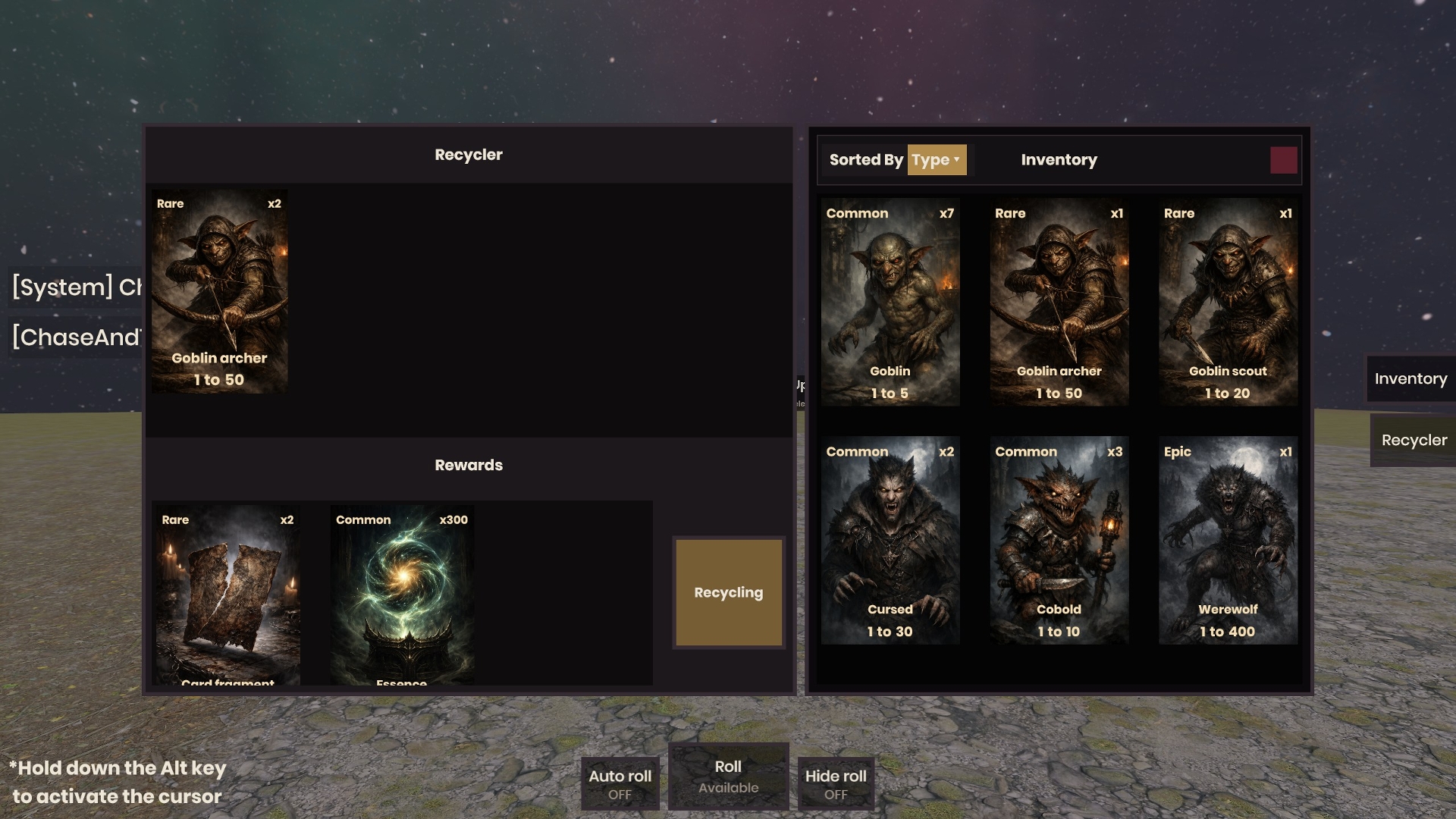The height and width of the screenshot is (819, 1456).
Task: Select the Goblin archer card in inventory
Action: [1059, 302]
